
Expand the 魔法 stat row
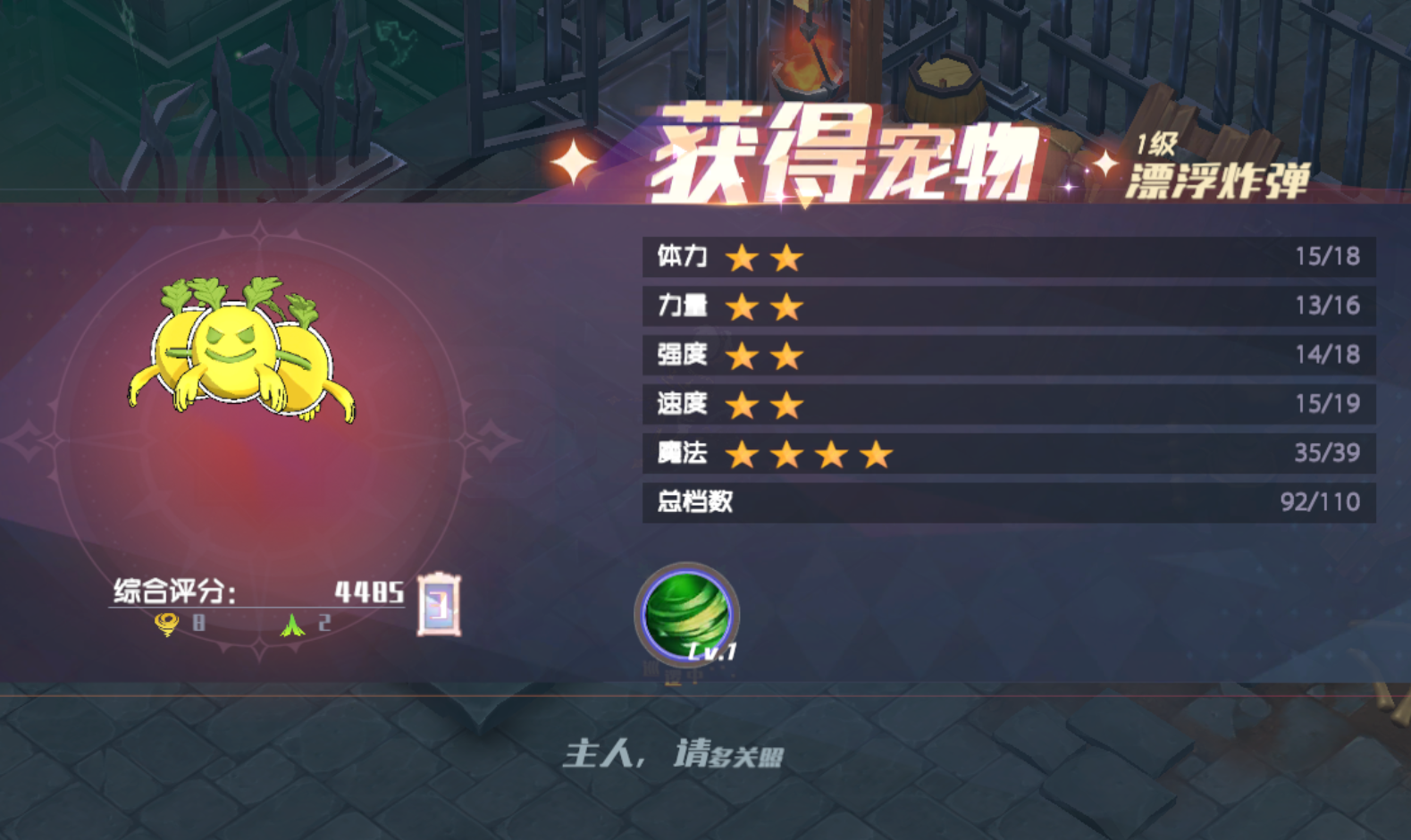coord(1001,454)
